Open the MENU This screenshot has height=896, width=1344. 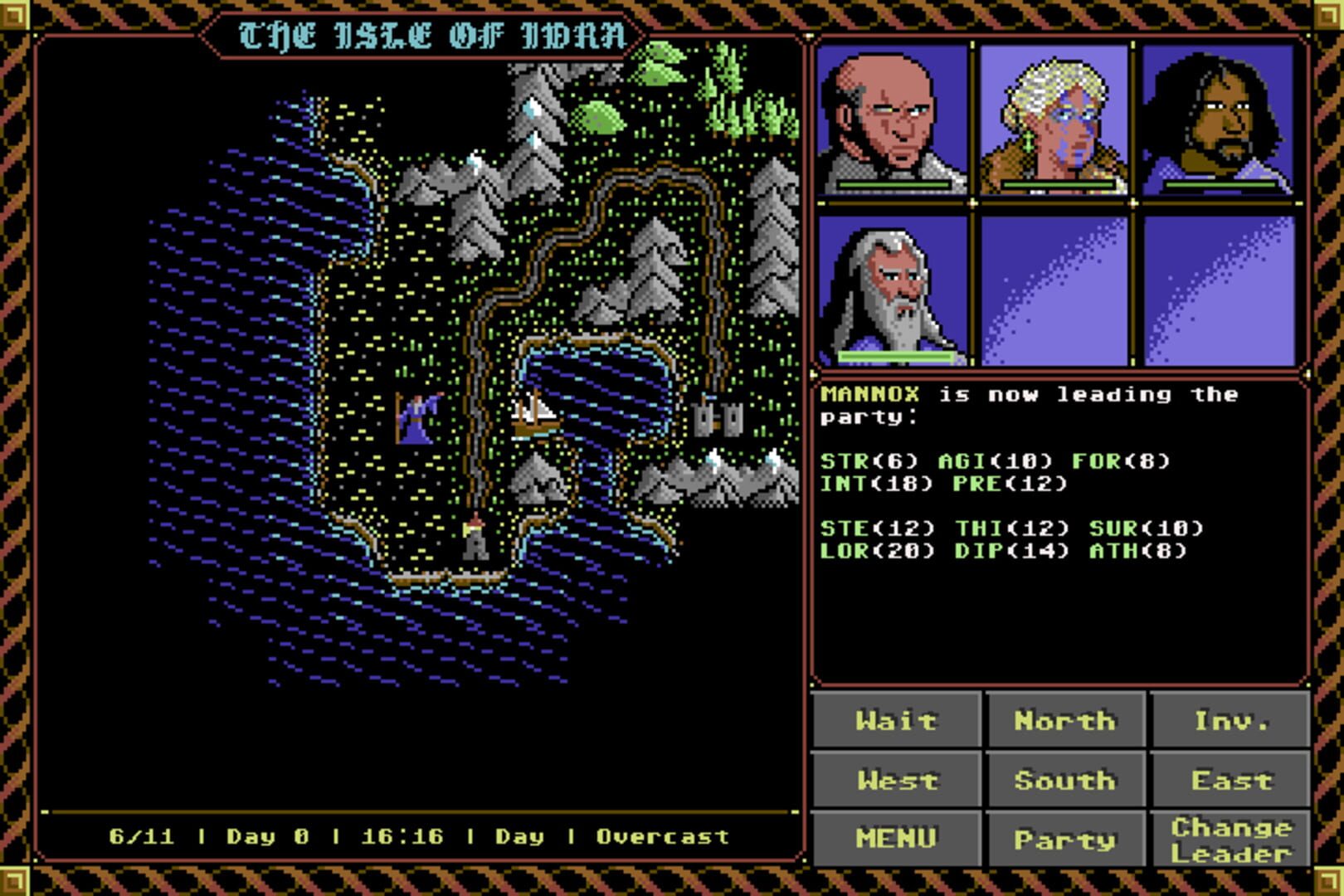click(896, 838)
